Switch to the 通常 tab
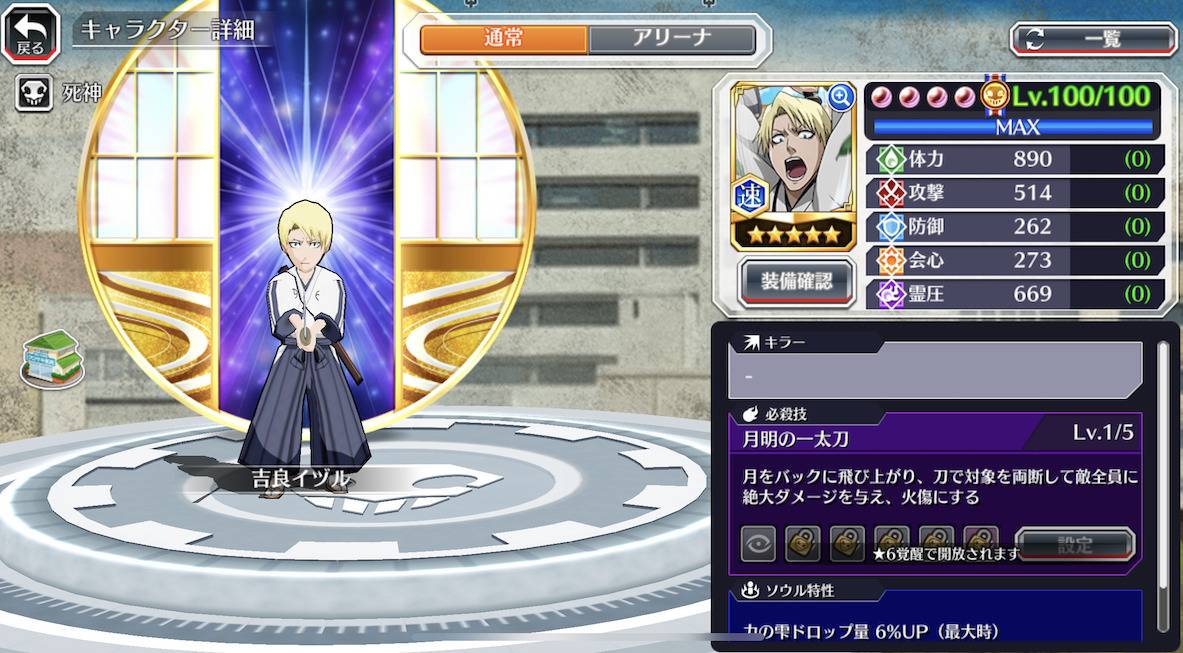 (x=504, y=39)
